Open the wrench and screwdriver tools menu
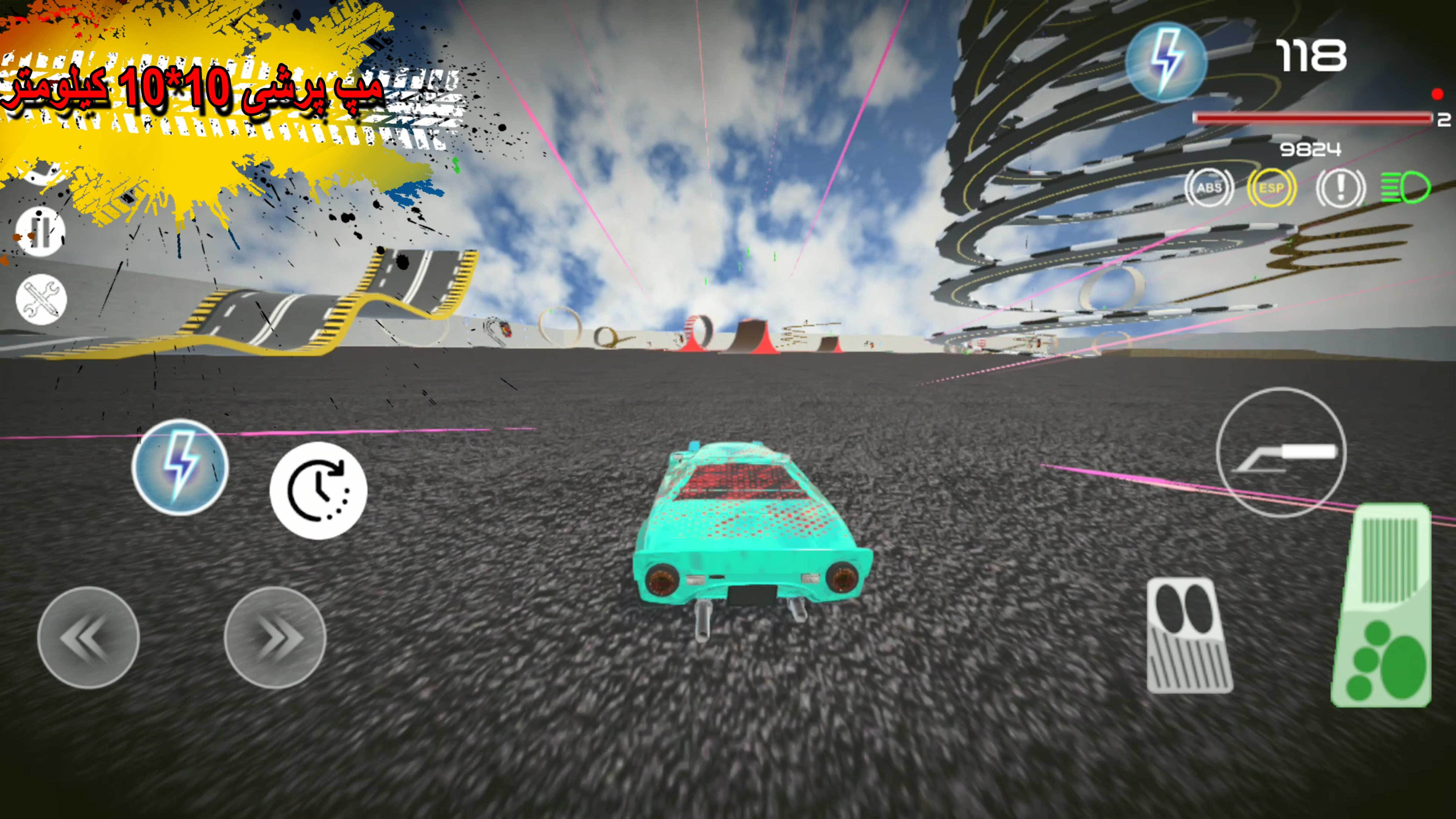 click(x=41, y=299)
